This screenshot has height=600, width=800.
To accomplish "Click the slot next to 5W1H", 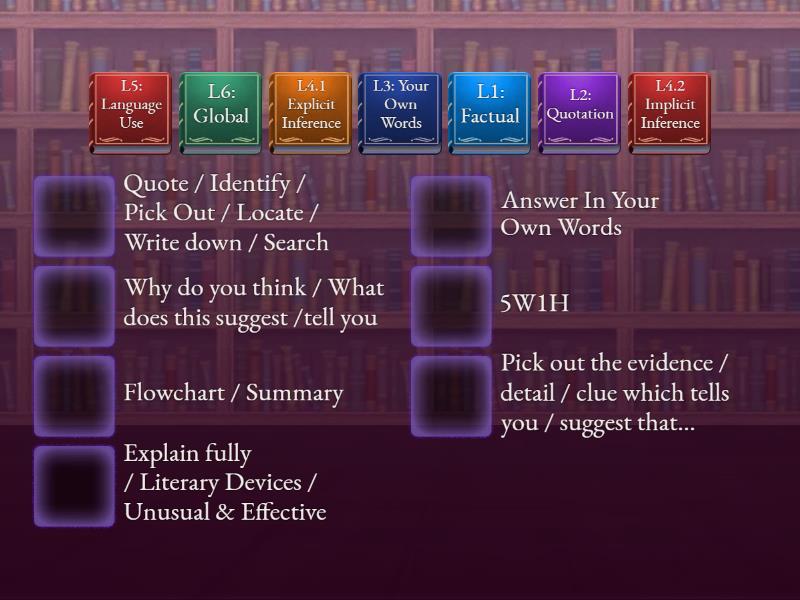I will [452, 306].
